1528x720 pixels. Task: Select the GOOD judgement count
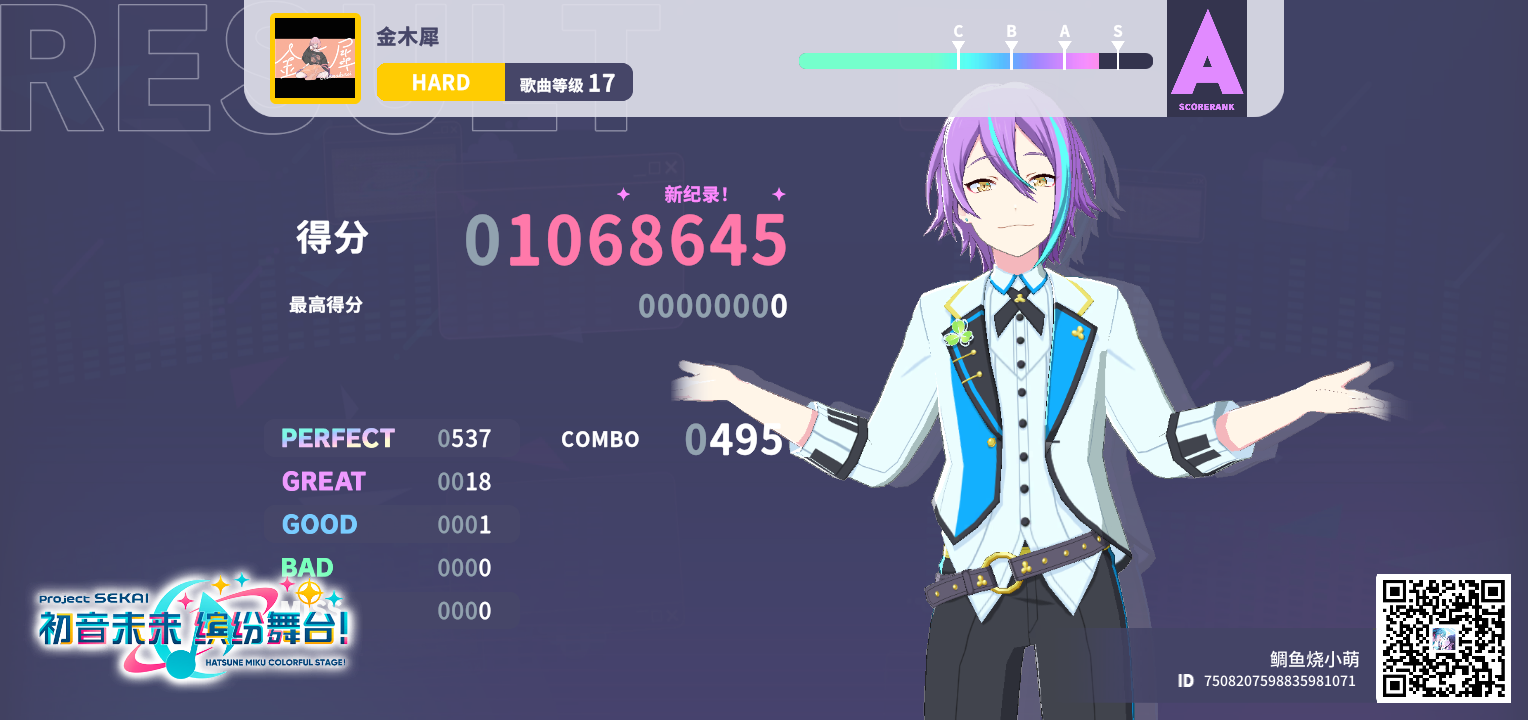463,524
